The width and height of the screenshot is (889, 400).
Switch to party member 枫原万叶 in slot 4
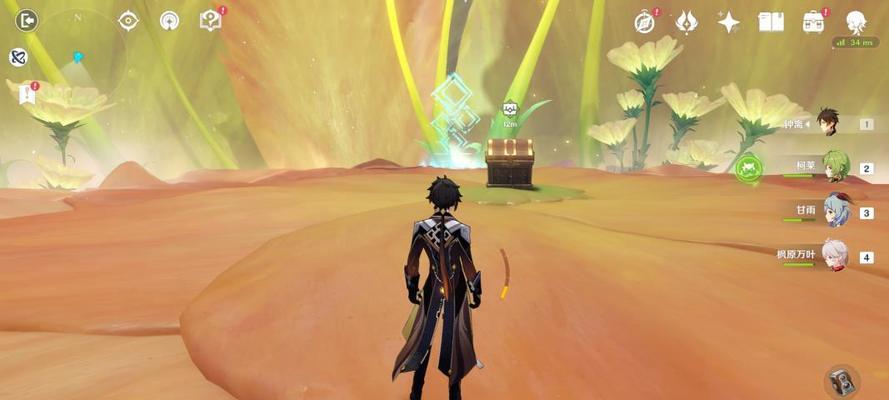[x=835, y=255]
